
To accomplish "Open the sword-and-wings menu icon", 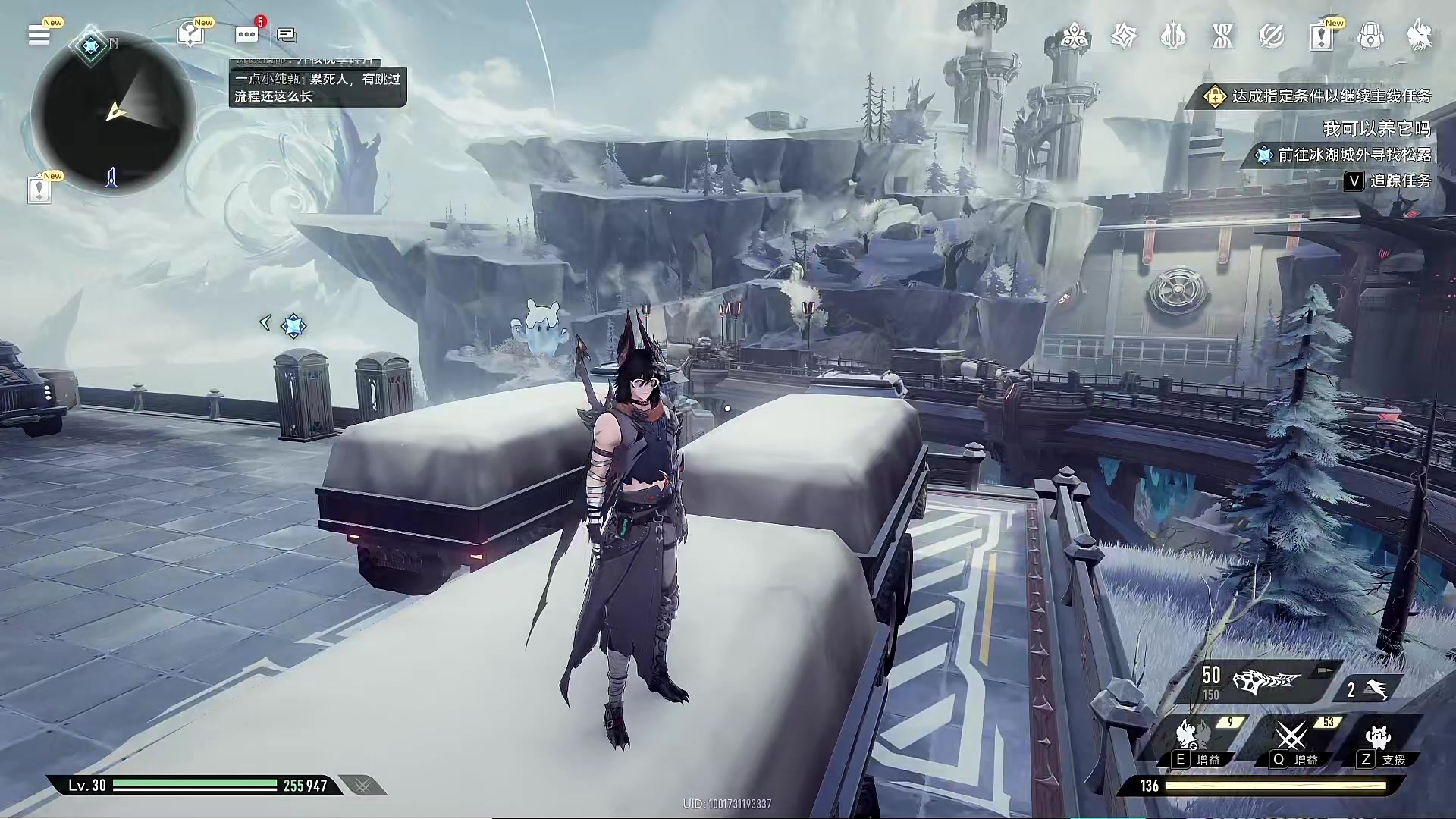I will (1173, 36).
